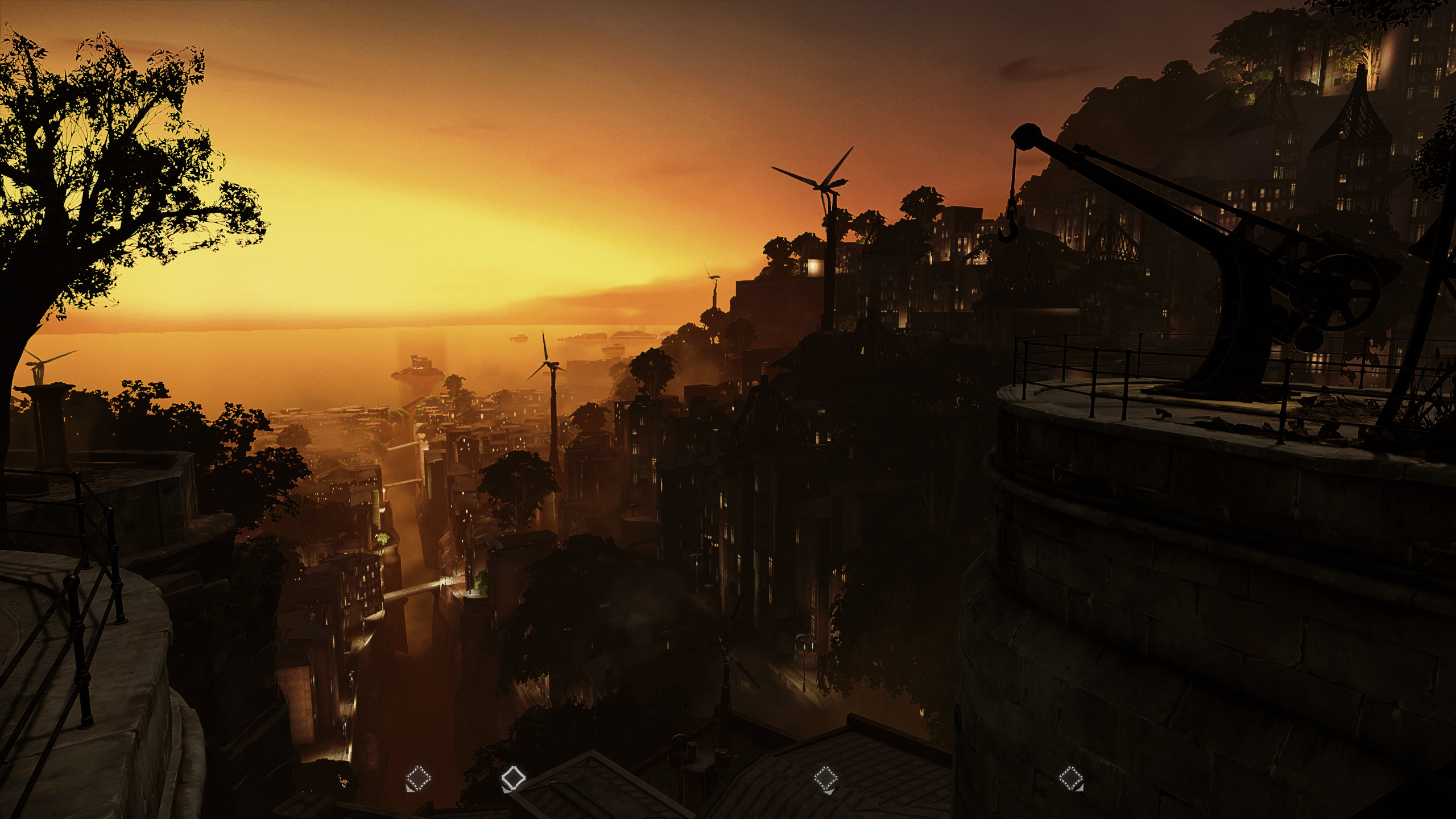
Task: Choose the dotted diamond marker pointing lower-right
Action: point(1070,777)
